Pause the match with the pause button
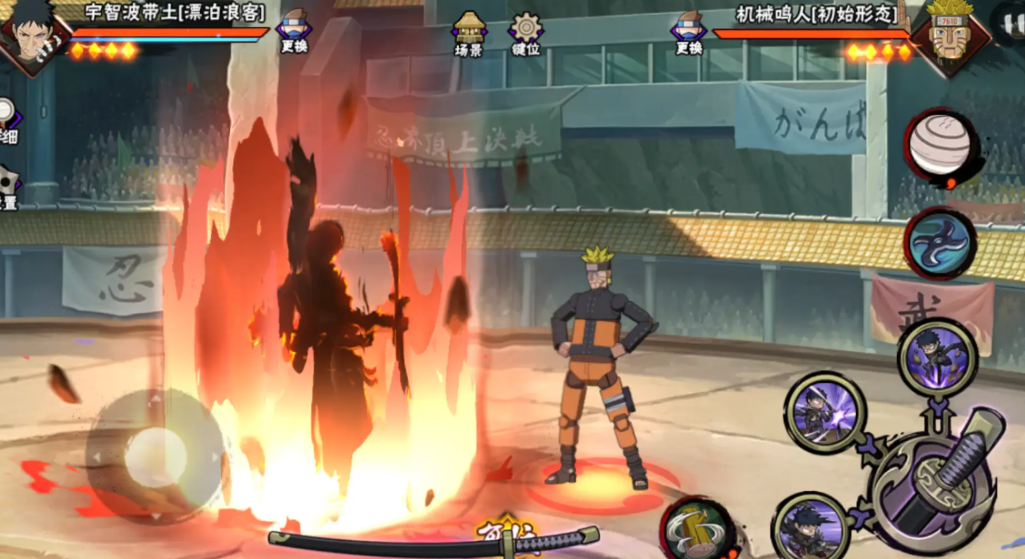 pyautogui.click(x=1010, y=22)
